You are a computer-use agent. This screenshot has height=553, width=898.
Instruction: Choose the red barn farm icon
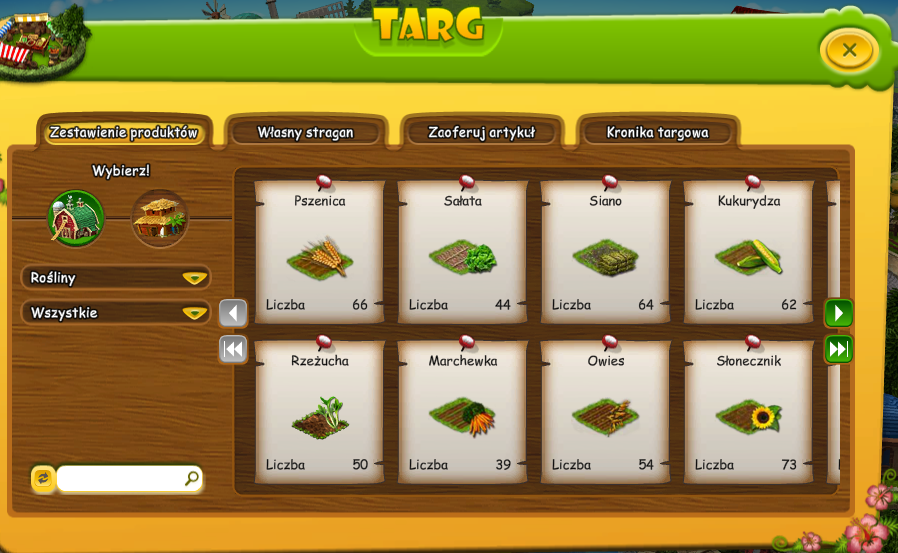(76, 218)
